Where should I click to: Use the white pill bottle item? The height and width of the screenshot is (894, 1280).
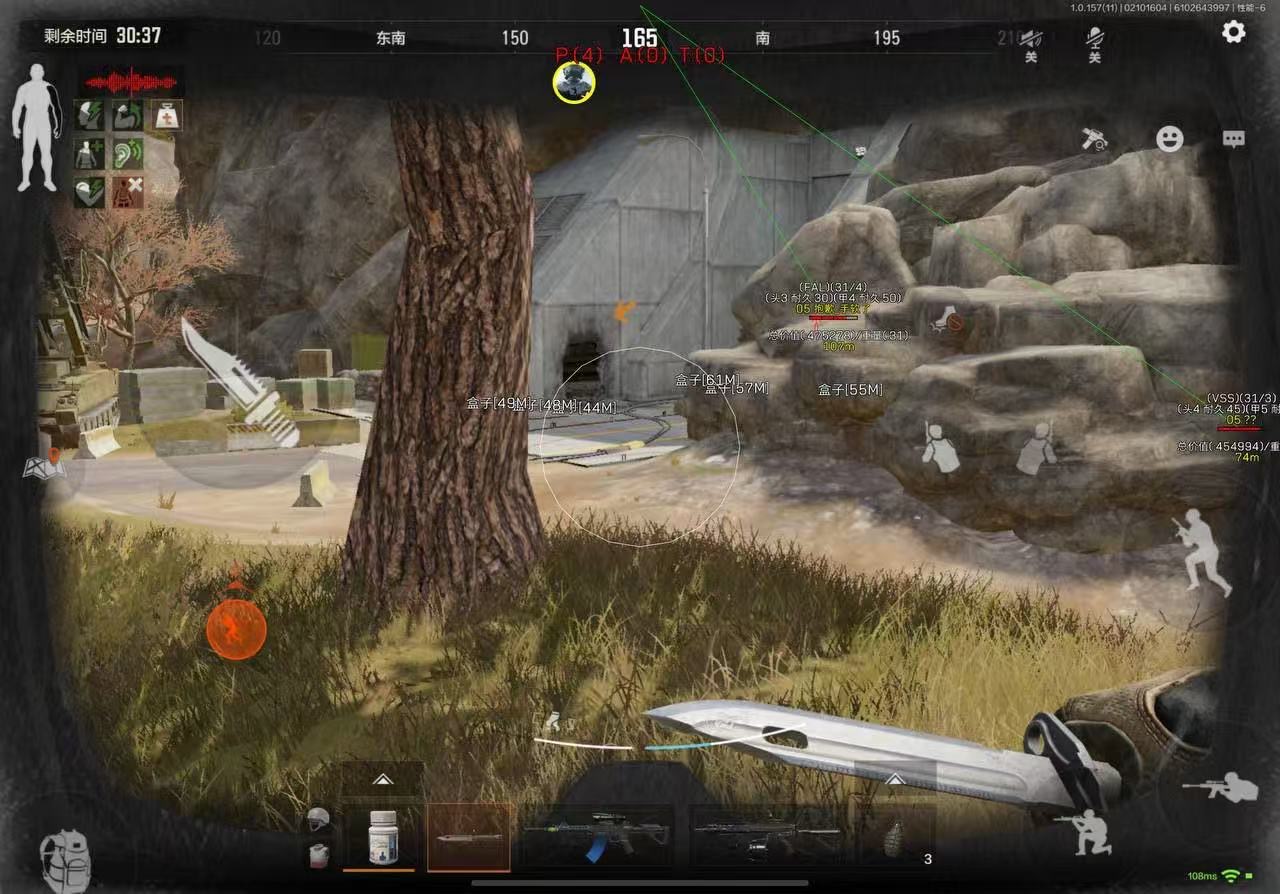point(384,836)
